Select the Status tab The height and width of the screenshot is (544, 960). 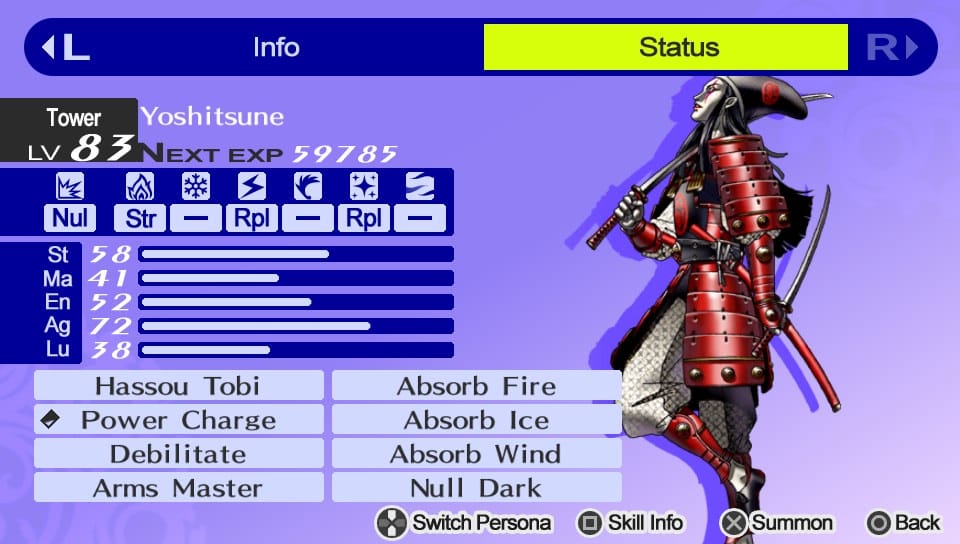pyautogui.click(x=679, y=47)
